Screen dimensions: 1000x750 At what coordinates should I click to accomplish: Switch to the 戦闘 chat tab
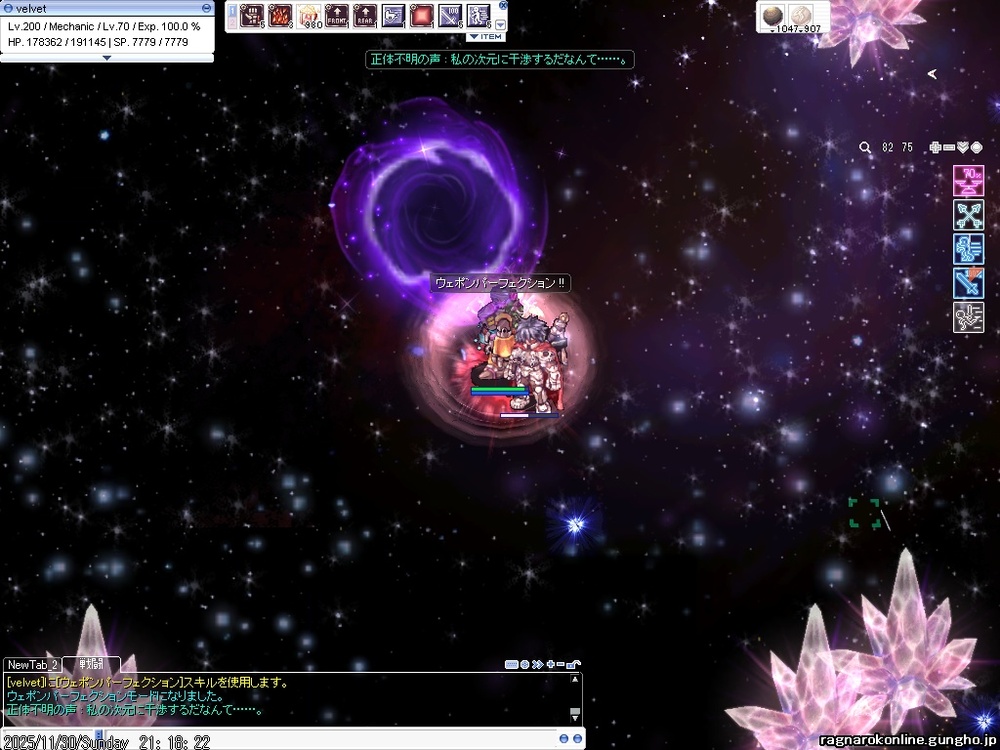[91, 664]
